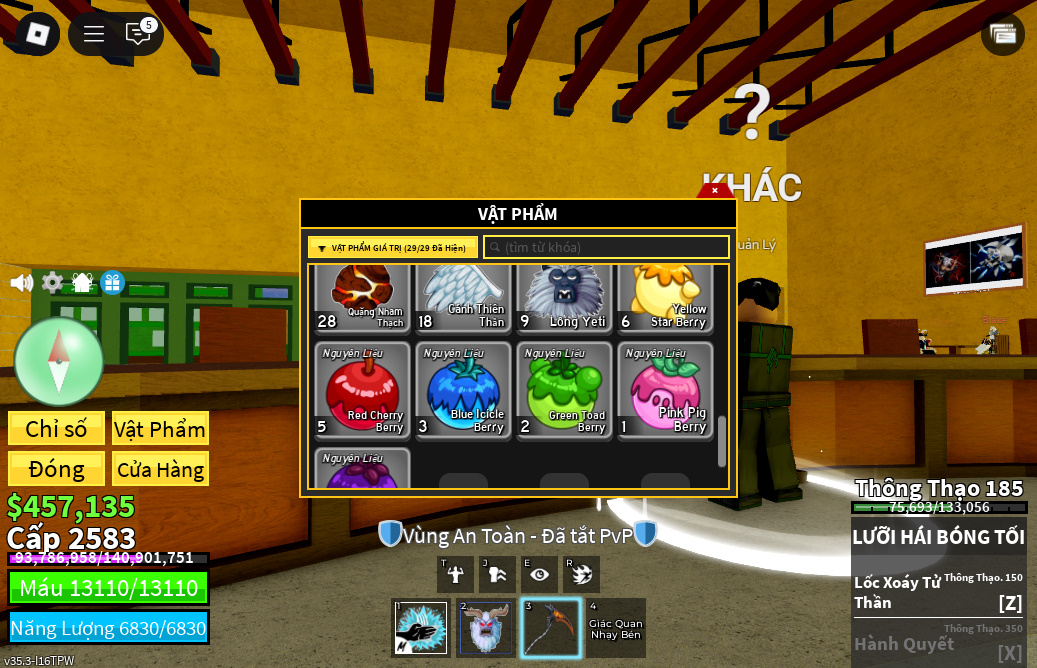This screenshot has height=668, width=1037.
Task: Select the Giác Quan Nhạy Bén slot
Action: pos(616,628)
